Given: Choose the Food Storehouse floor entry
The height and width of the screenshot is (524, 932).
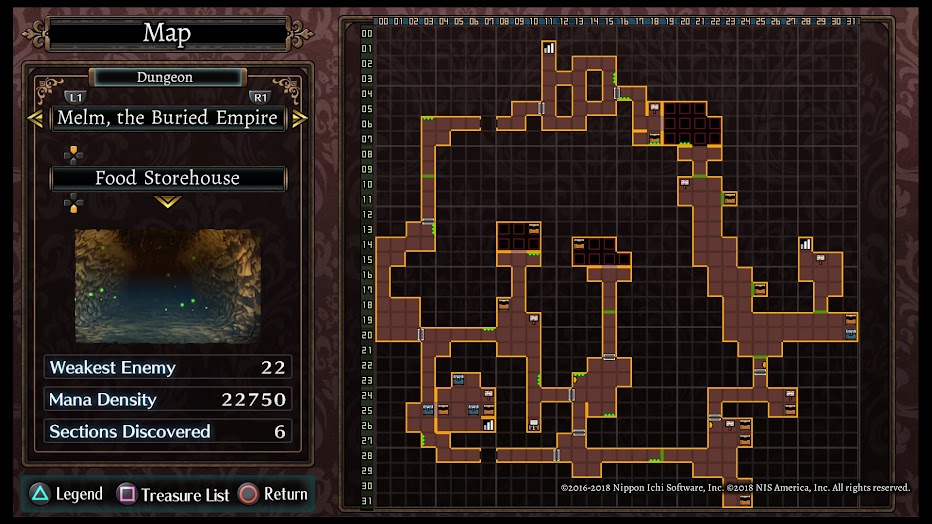Looking at the screenshot, I should (167, 178).
